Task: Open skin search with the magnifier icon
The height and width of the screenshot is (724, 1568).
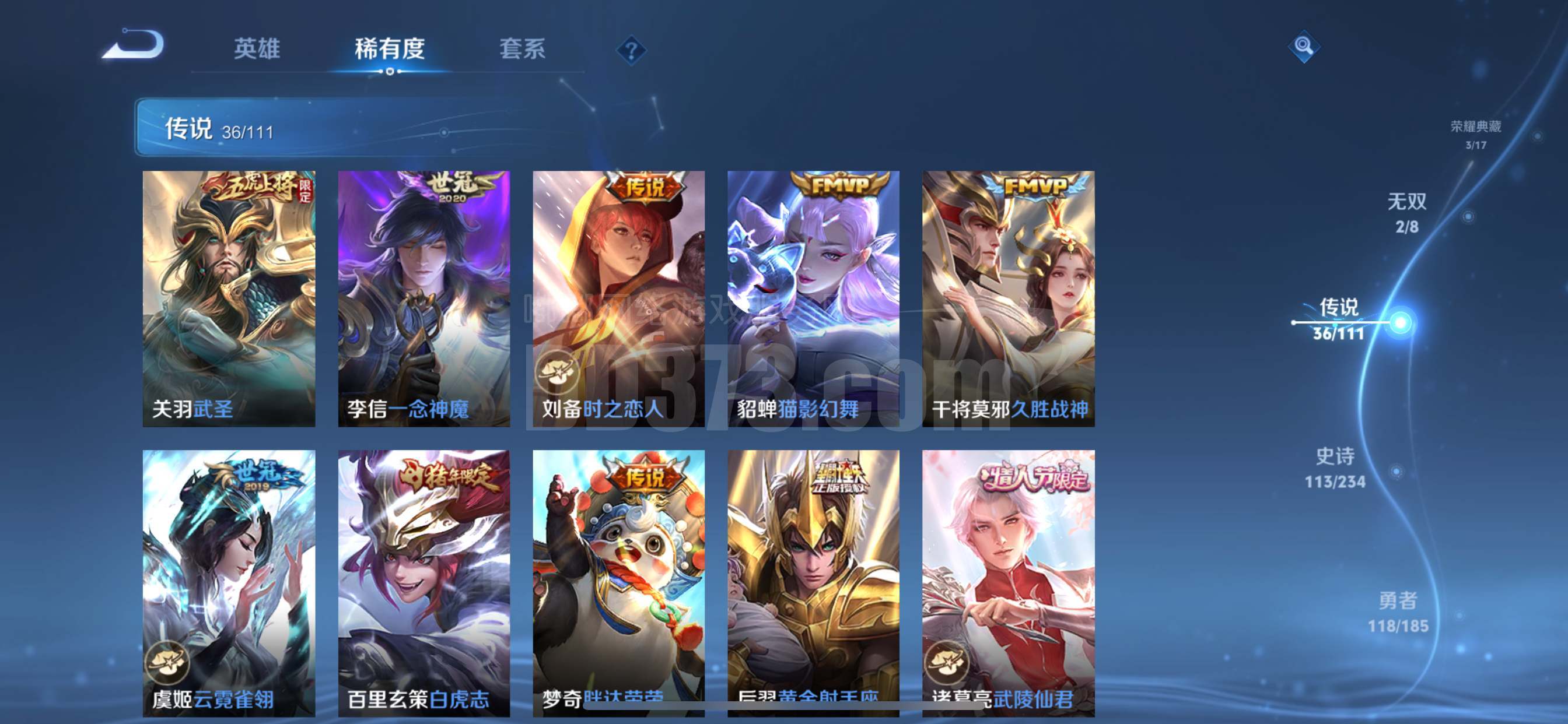Action: pyautogui.click(x=1303, y=46)
